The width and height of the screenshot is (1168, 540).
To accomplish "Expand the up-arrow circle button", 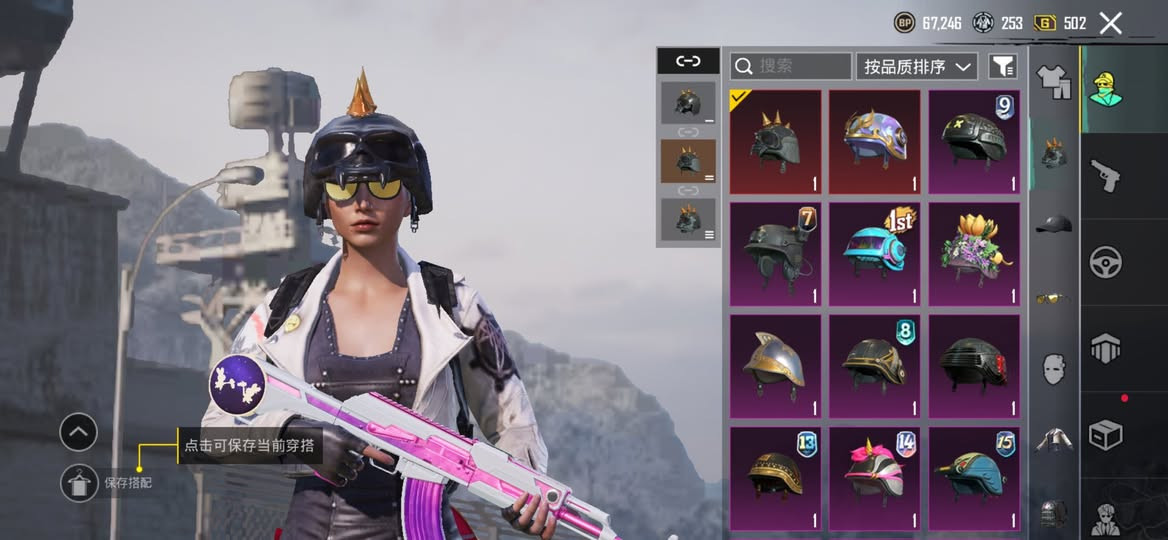I will tap(78, 432).
